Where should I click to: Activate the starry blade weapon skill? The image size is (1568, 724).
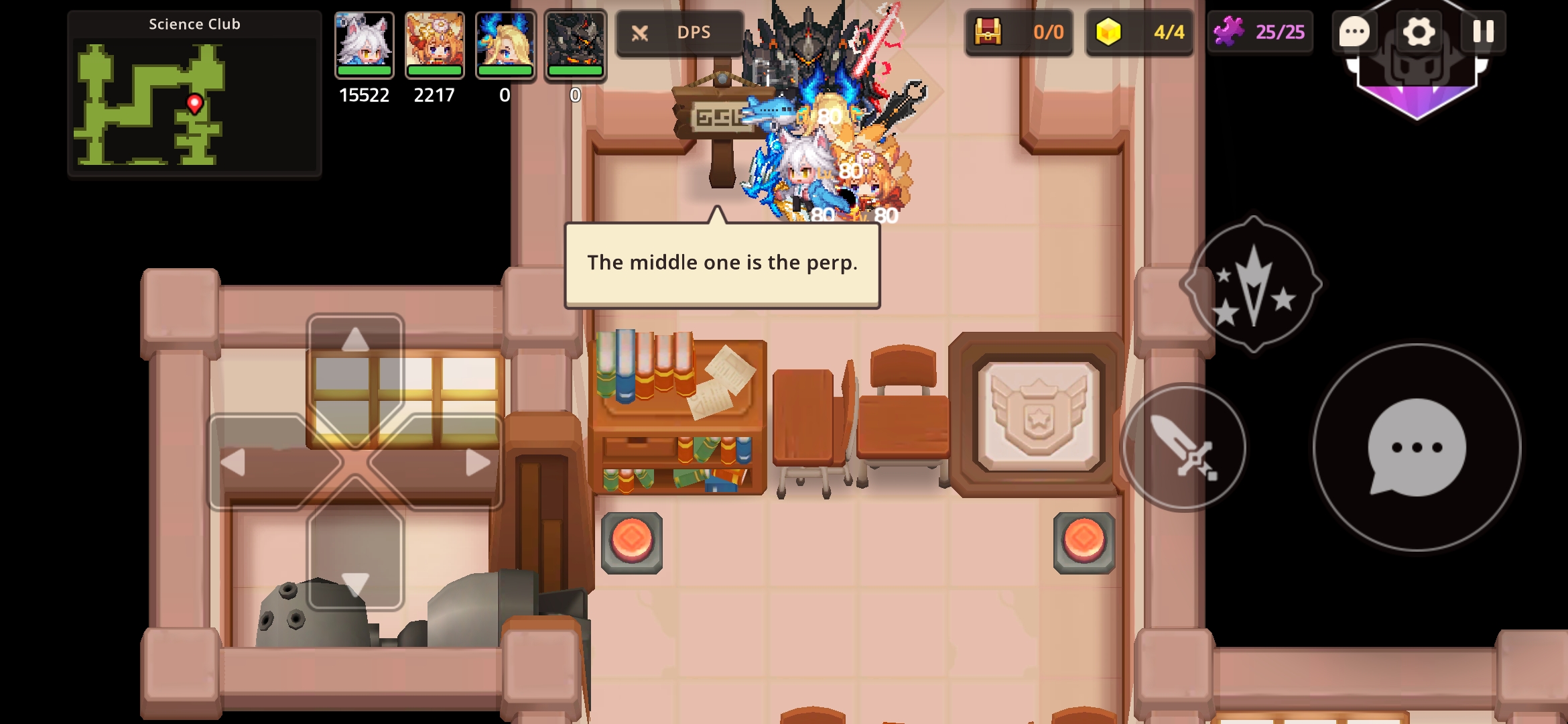1252,285
